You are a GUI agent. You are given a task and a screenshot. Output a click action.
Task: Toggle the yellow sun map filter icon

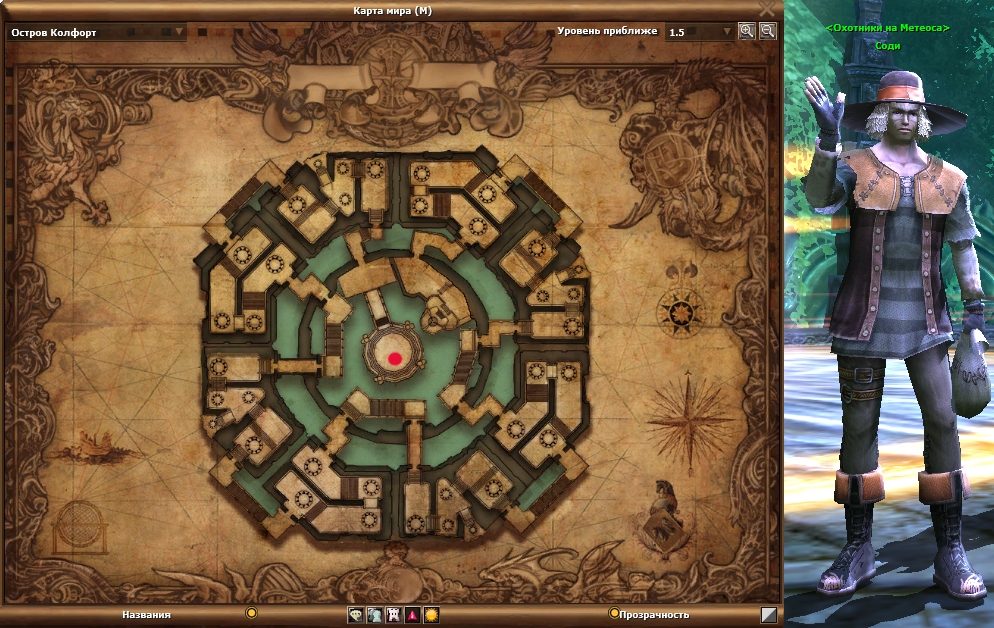431,615
